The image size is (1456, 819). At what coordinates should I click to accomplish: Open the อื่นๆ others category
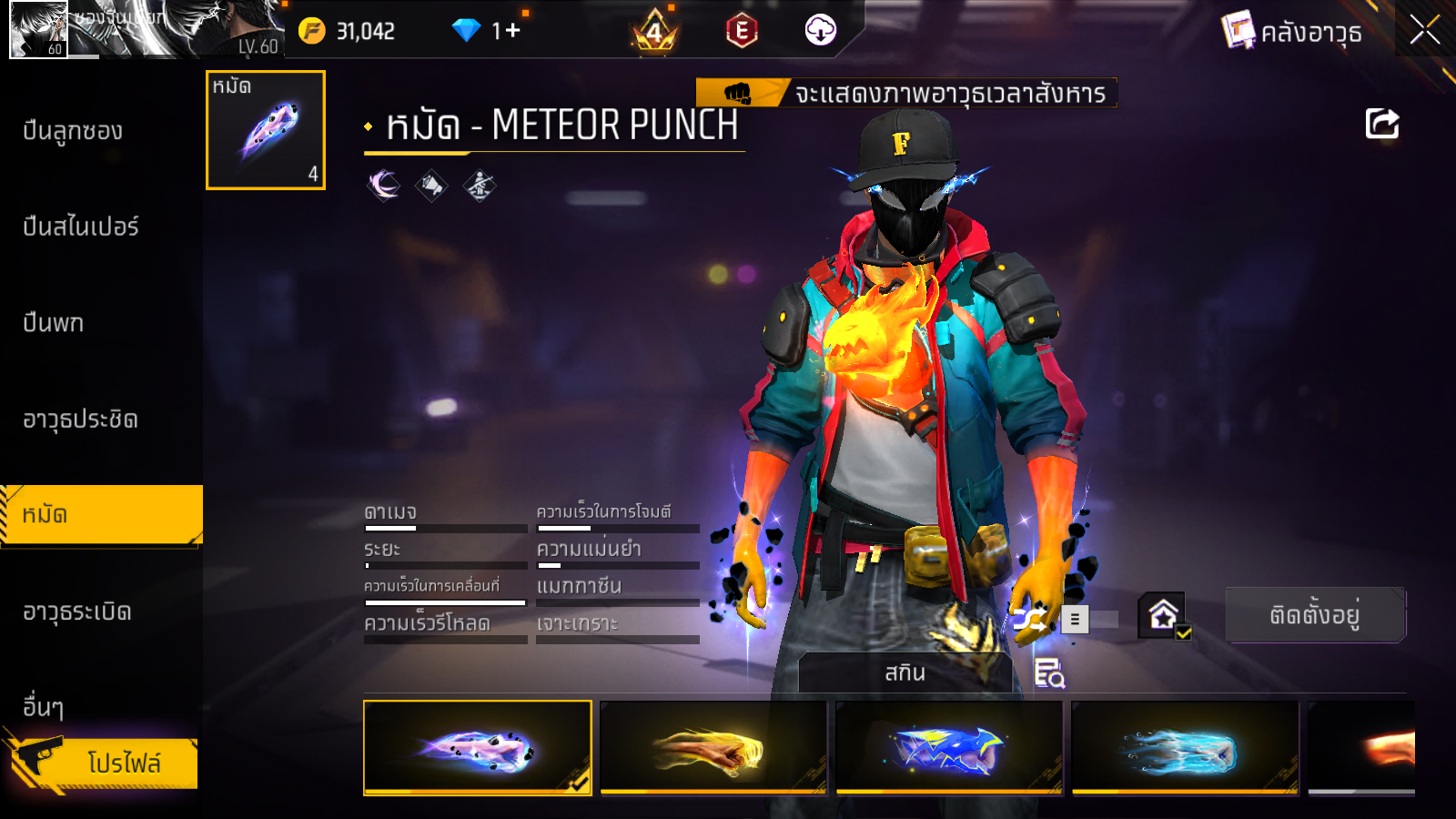[x=44, y=707]
